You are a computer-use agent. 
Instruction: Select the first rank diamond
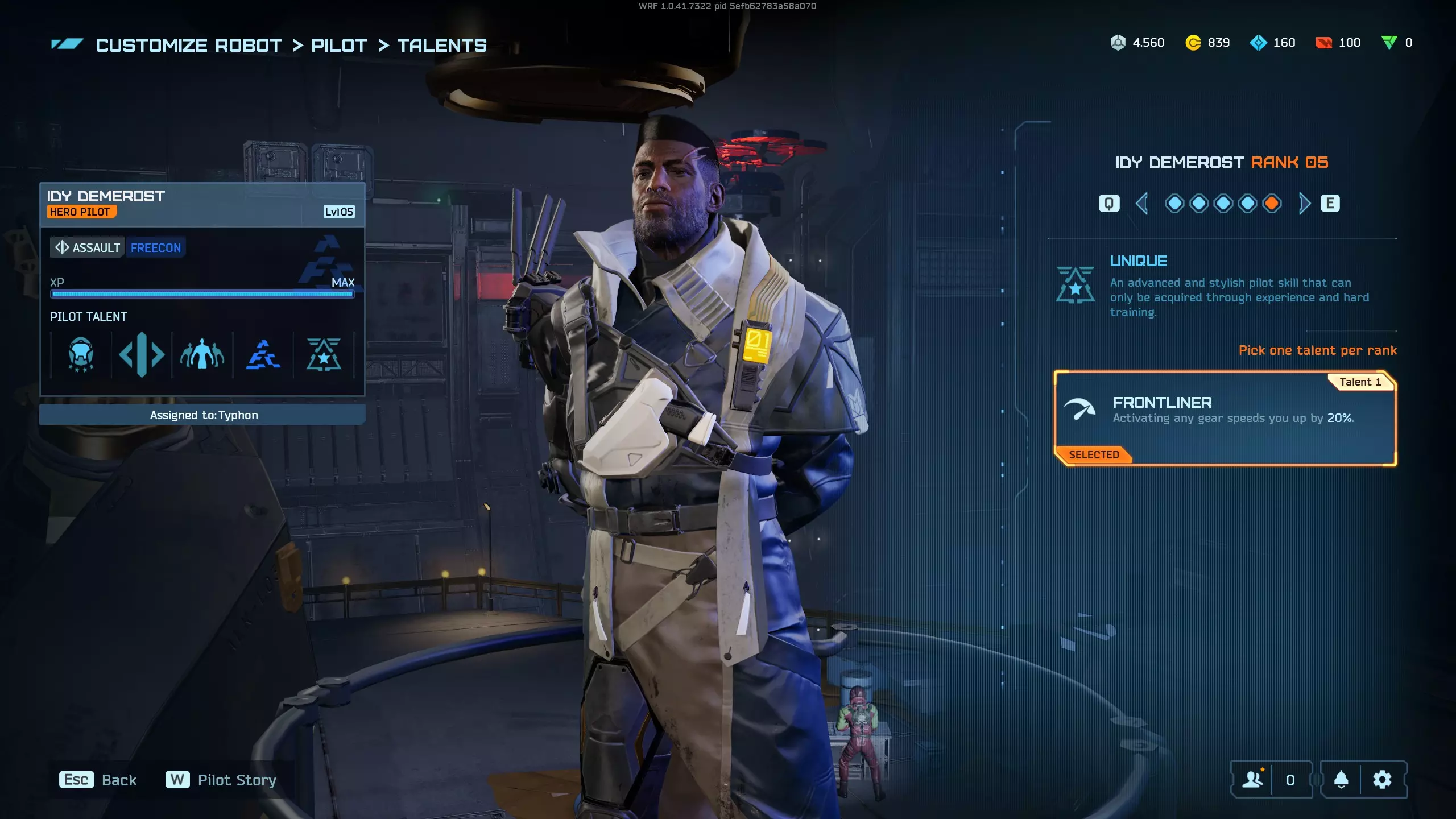tap(1174, 204)
